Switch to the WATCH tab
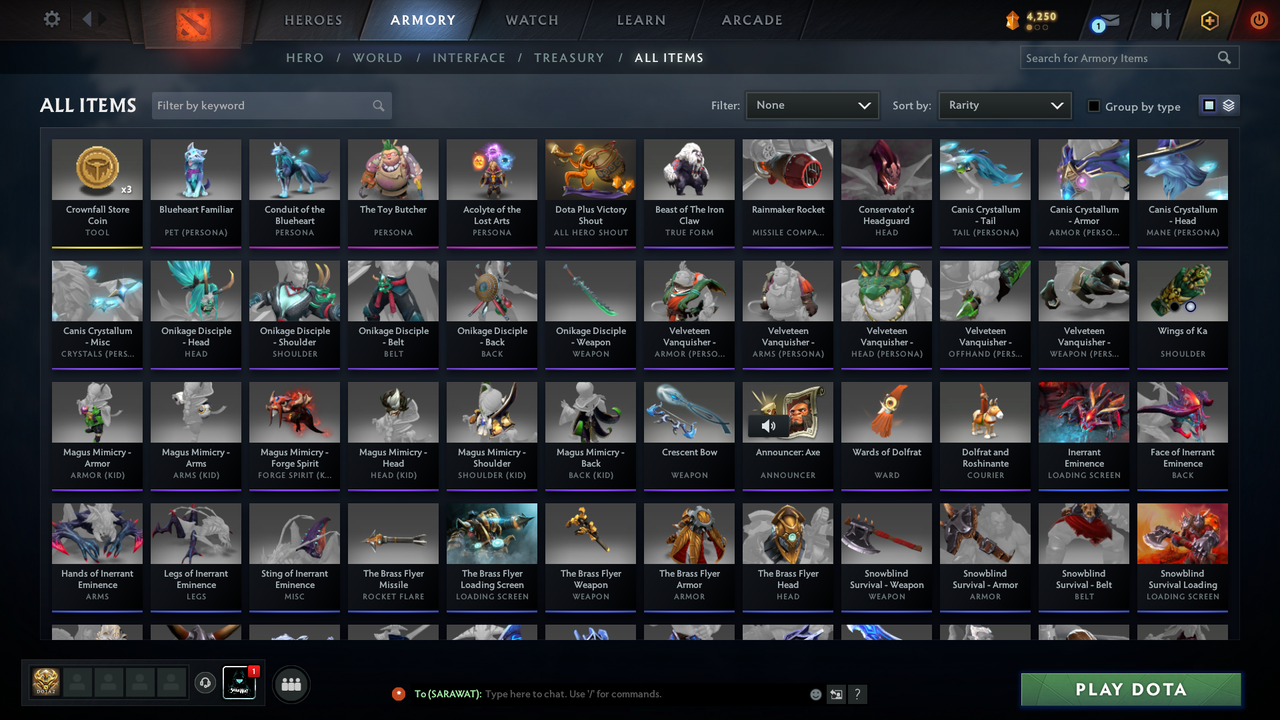 531,19
